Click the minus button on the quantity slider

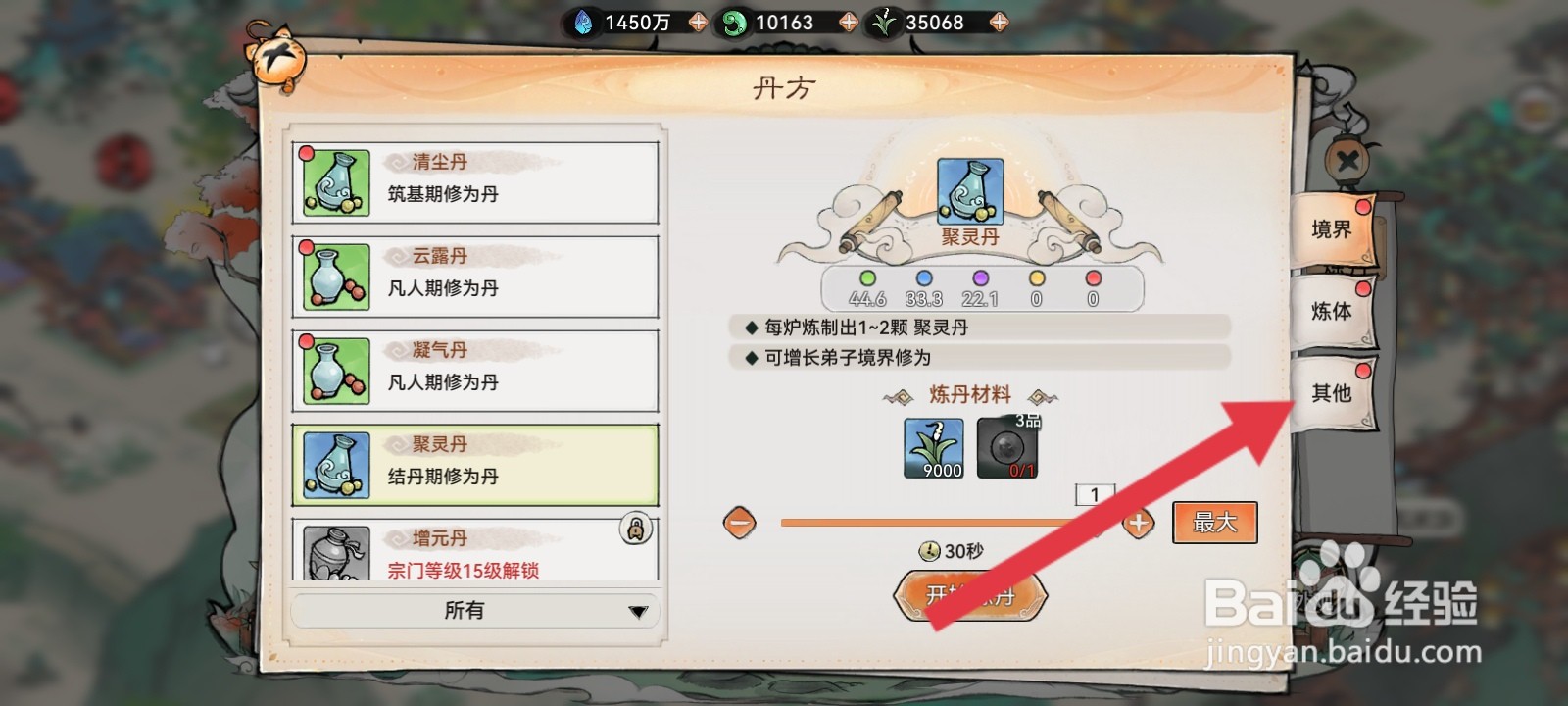tap(739, 524)
